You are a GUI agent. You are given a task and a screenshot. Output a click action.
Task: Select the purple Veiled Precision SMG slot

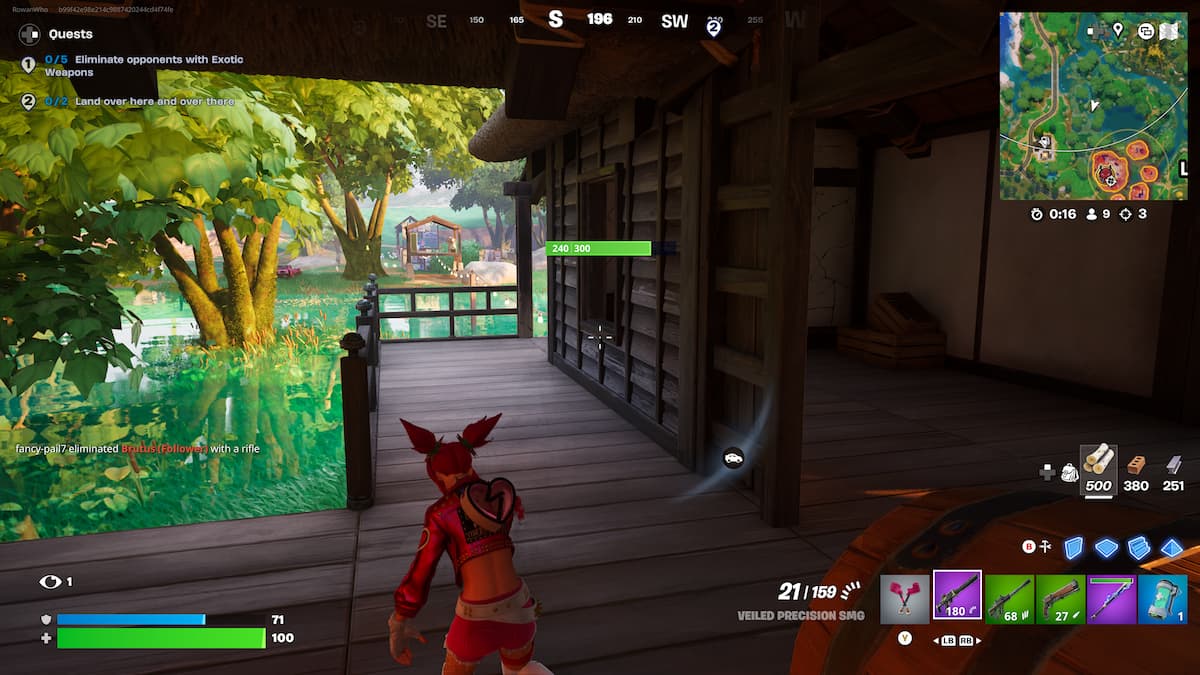[957, 596]
